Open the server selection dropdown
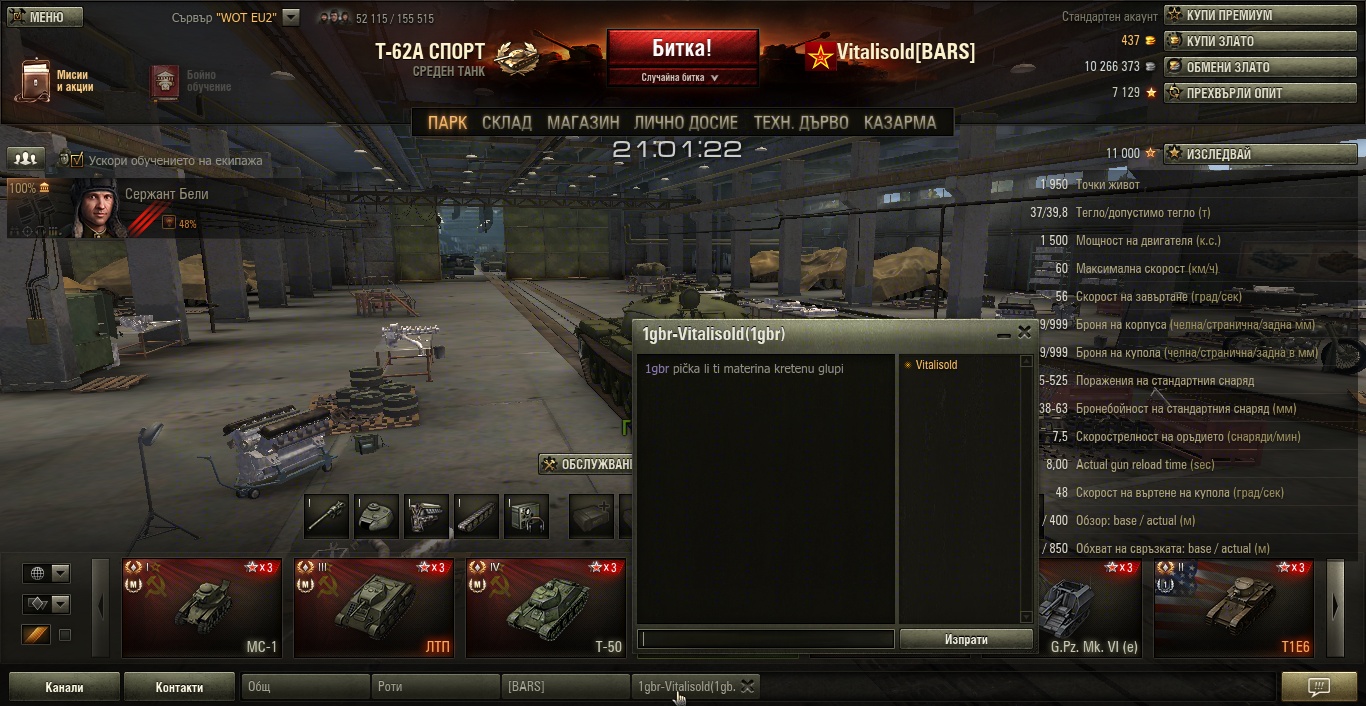1366x706 pixels. (x=290, y=17)
